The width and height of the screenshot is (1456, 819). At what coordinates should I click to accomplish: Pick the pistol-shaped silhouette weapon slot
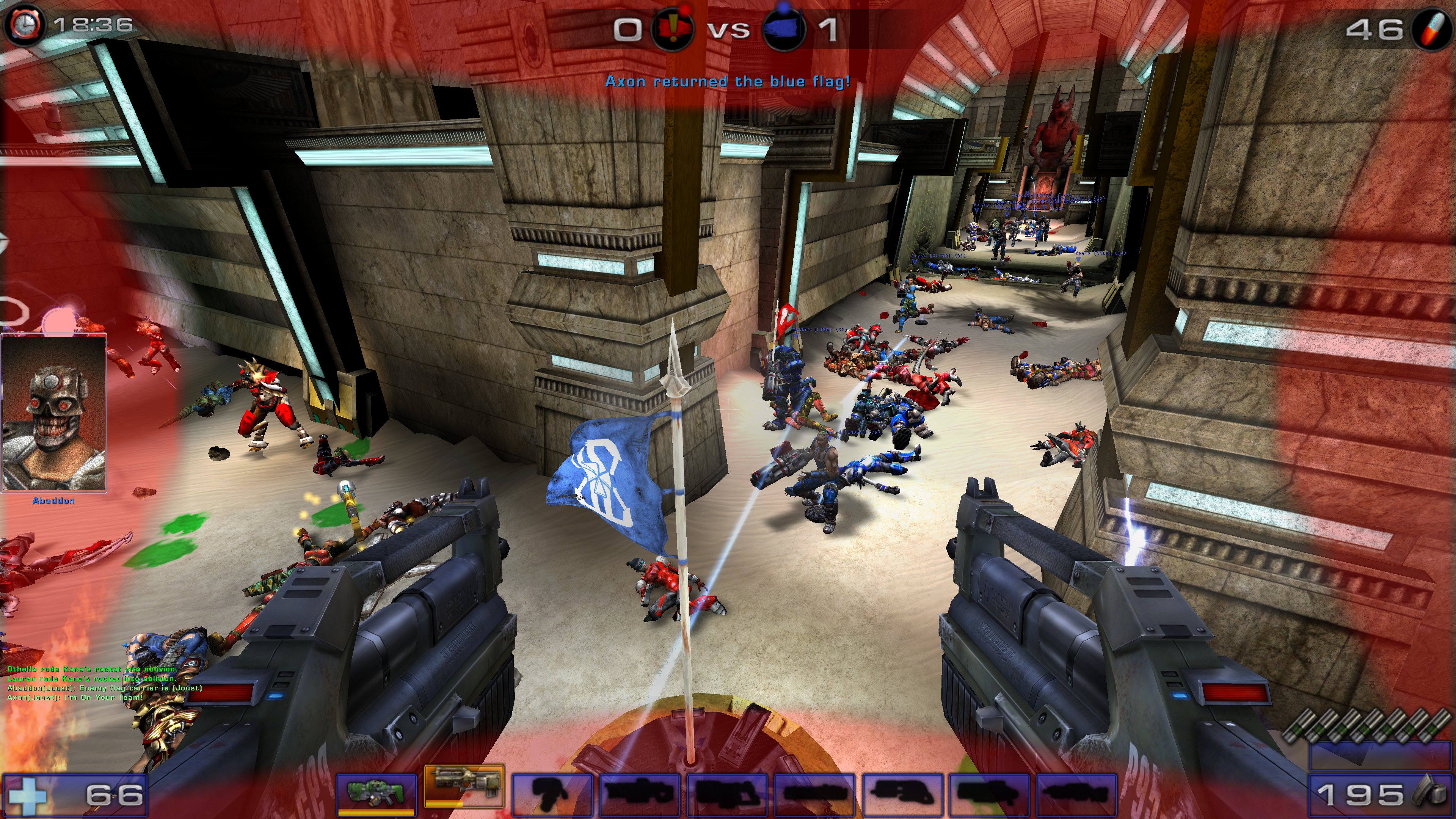552,793
